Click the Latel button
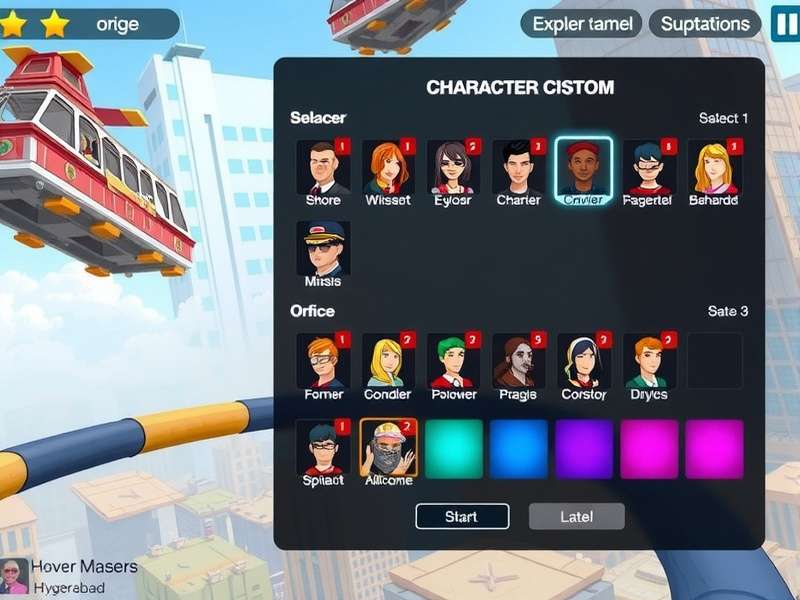This screenshot has width=800, height=600. click(x=576, y=516)
